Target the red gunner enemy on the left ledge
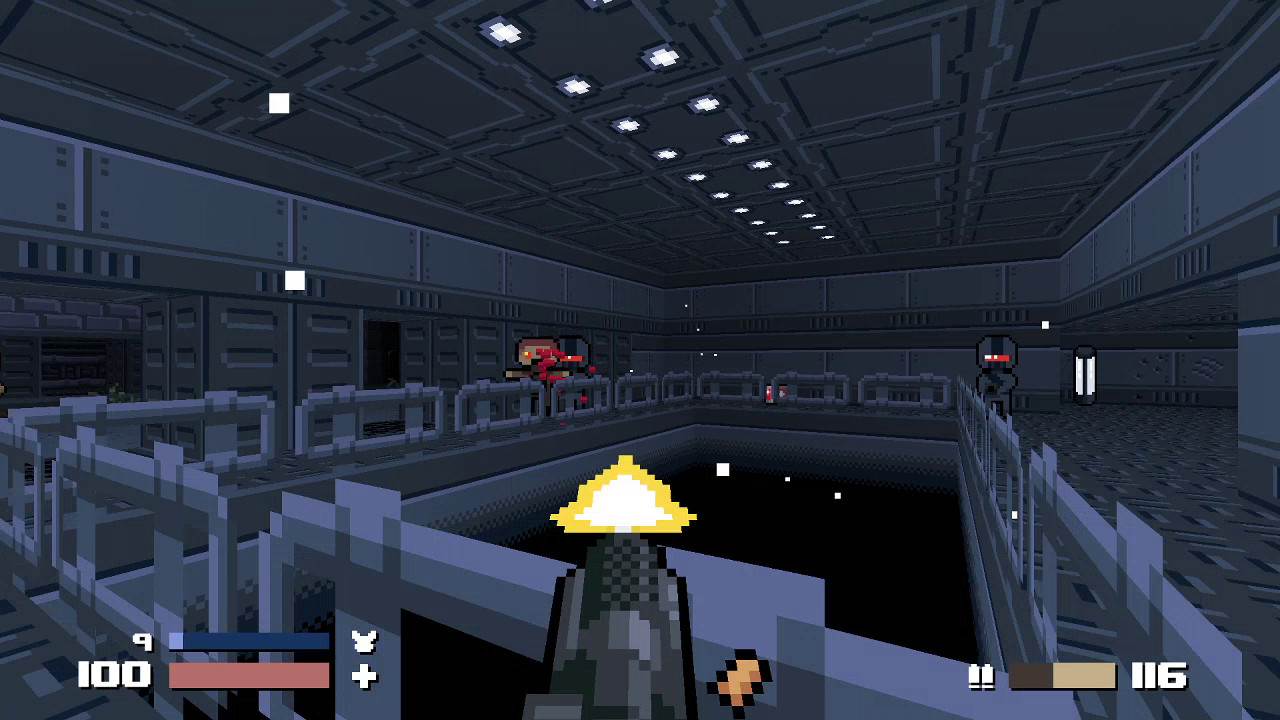Viewport: 1280px width, 720px height. [x=548, y=362]
